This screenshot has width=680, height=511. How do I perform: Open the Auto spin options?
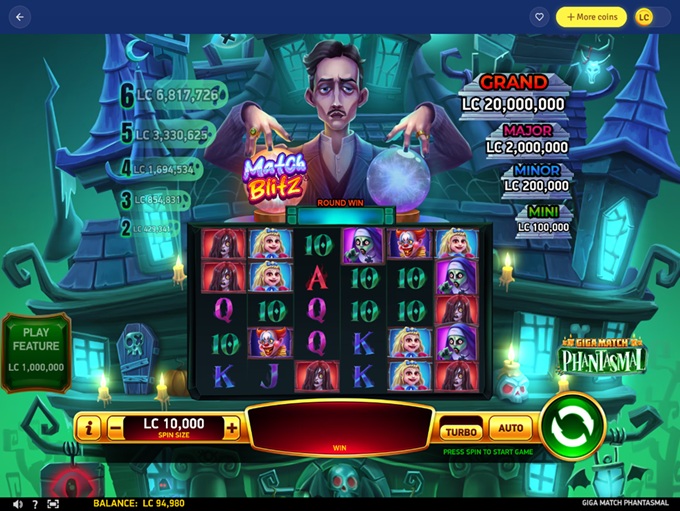510,429
